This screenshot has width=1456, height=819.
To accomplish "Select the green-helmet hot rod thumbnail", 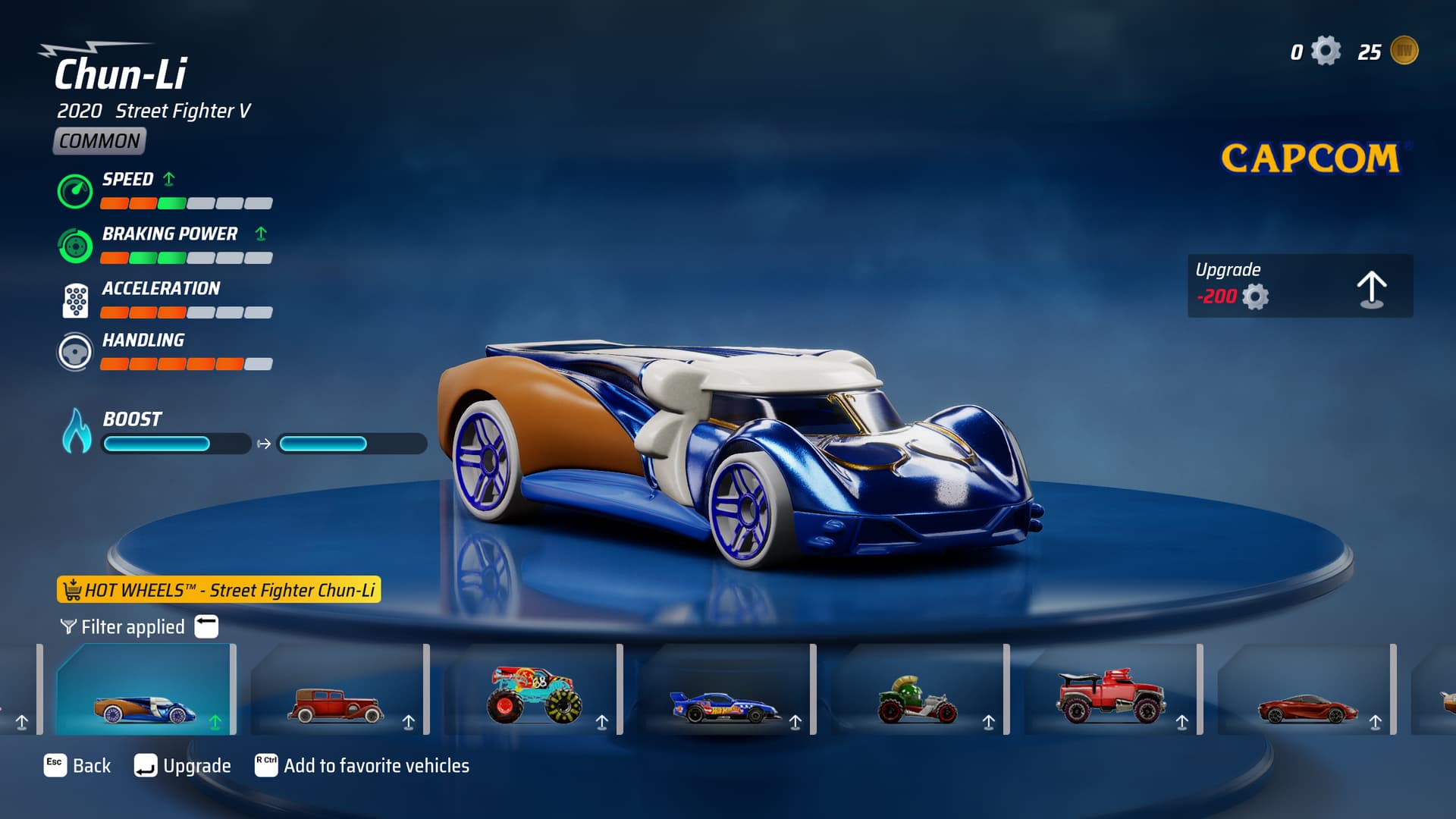I will pos(918,692).
